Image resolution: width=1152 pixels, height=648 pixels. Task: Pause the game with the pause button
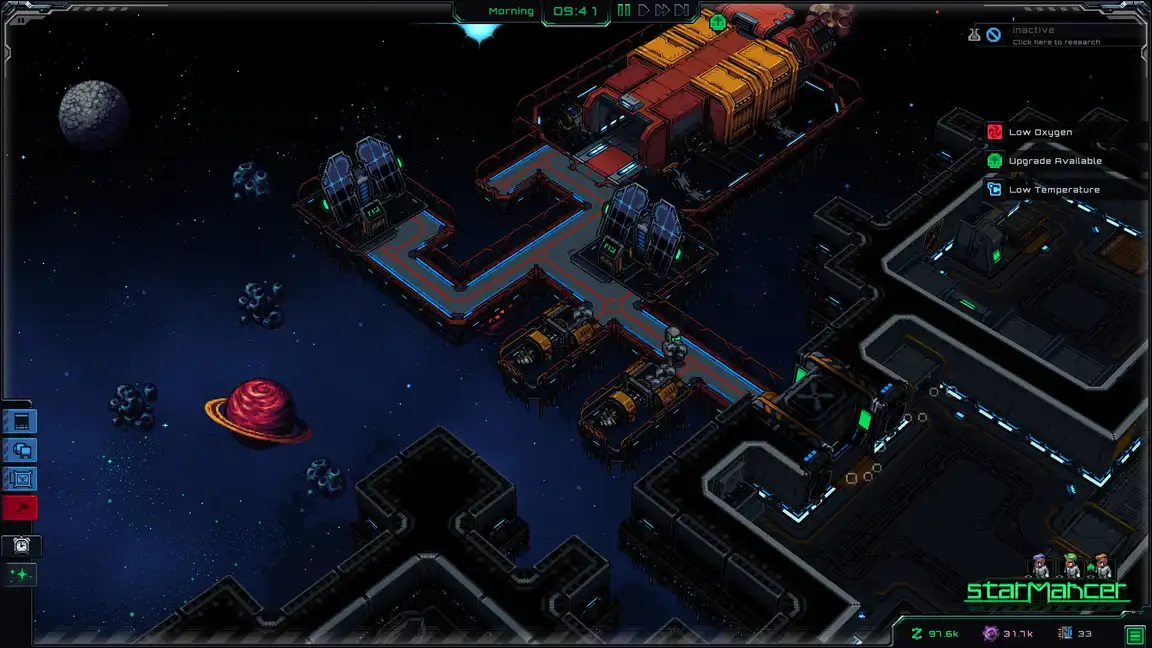click(624, 11)
